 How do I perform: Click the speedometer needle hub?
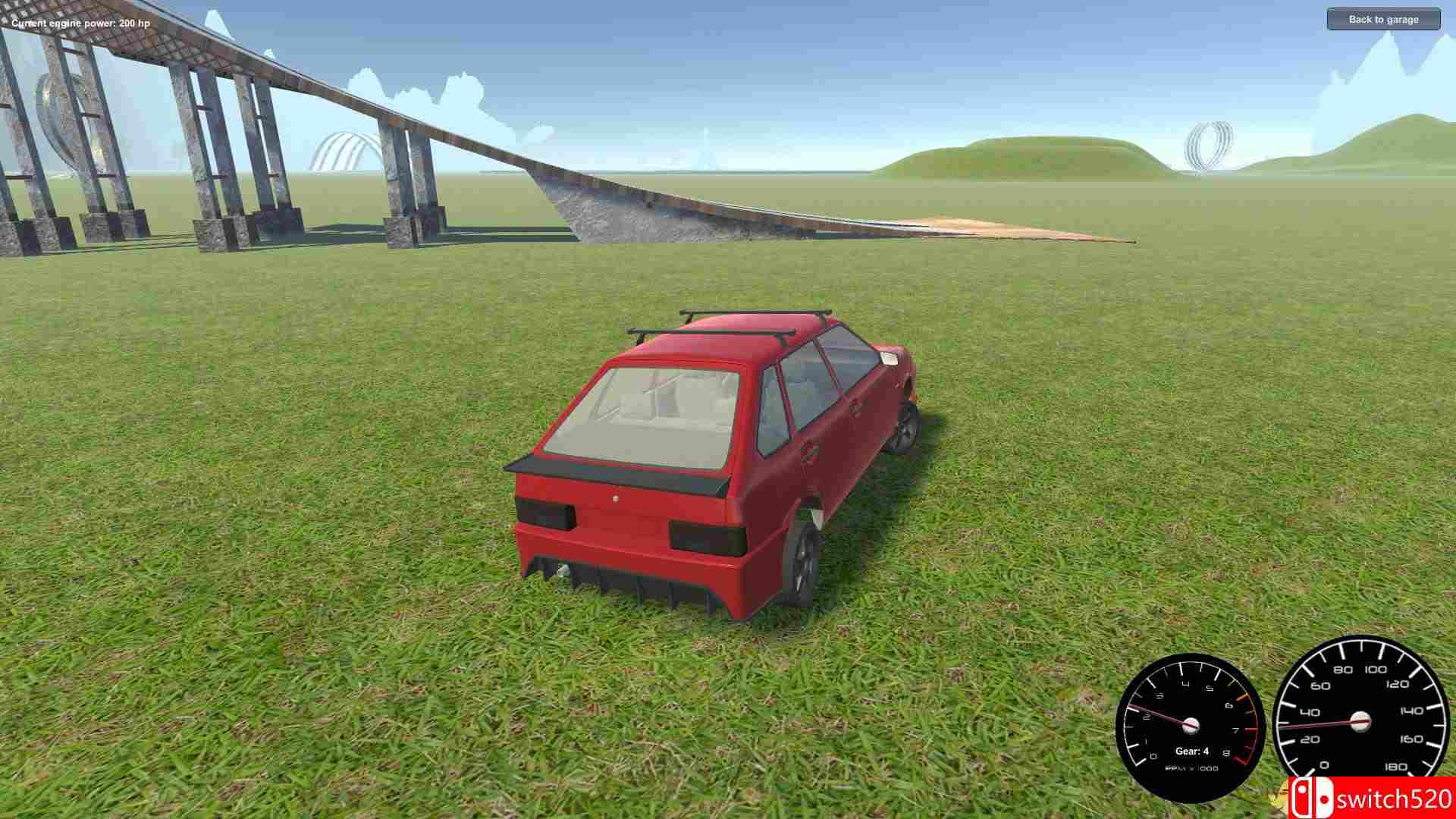1361,722
